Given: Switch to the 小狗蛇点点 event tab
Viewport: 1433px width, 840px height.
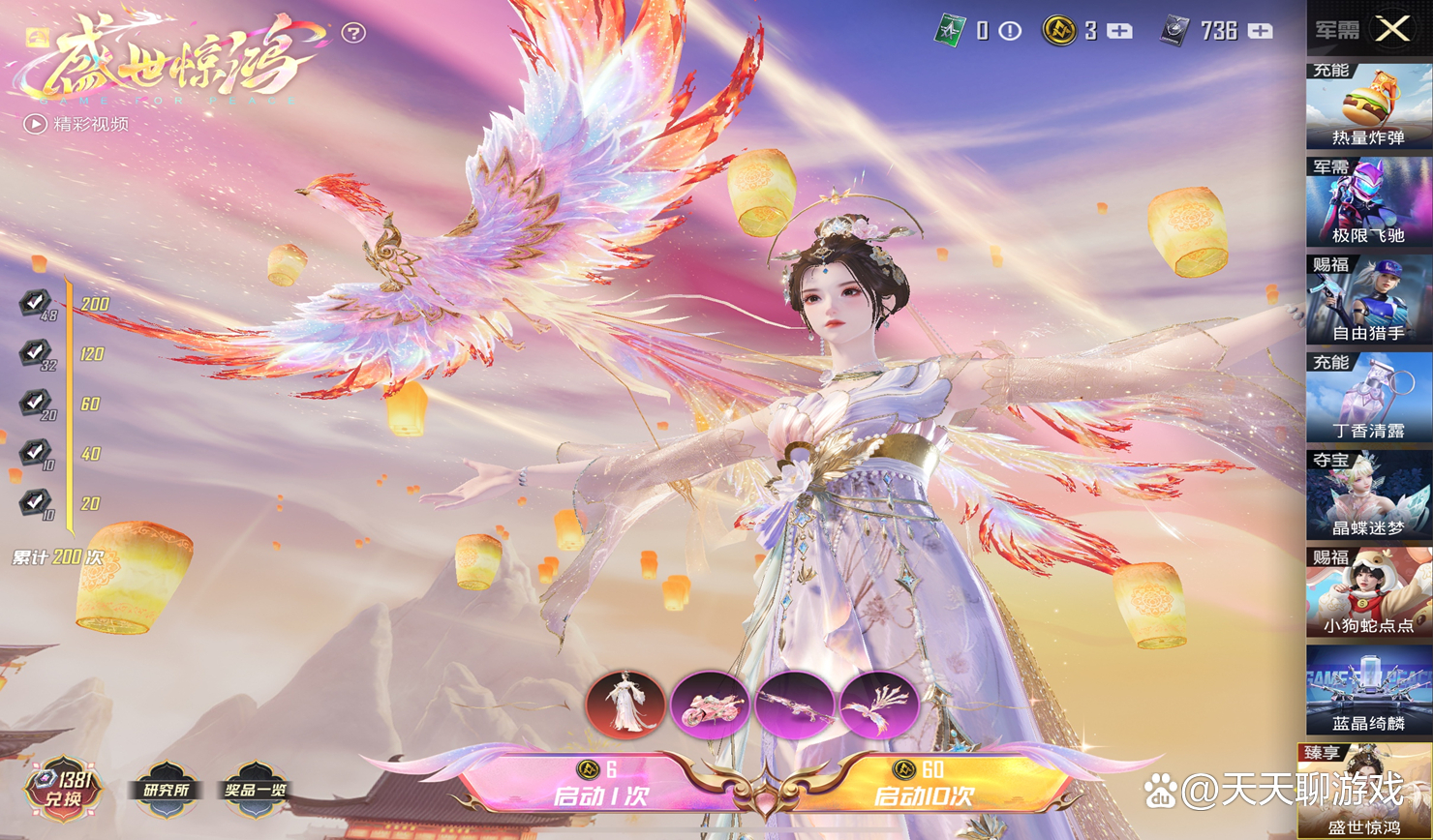Looking at the screenshot, I should 1368,592.
